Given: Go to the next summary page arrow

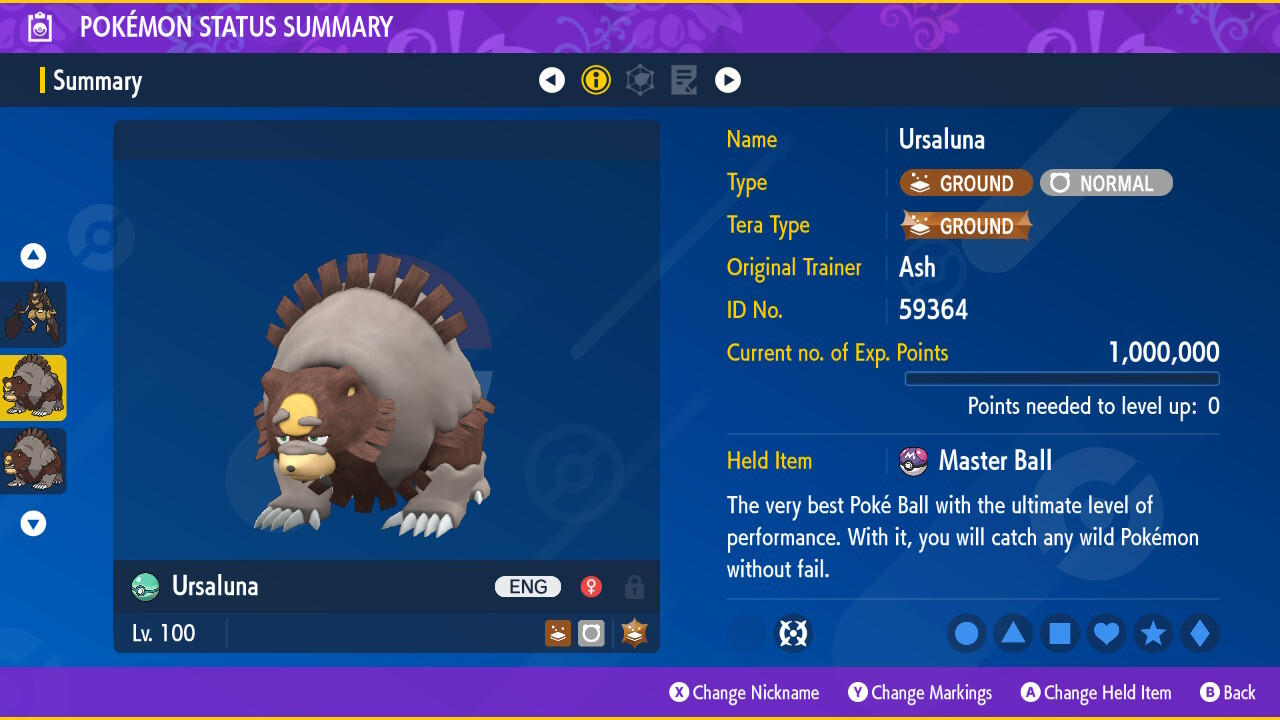Looking at the screenshot, I should [x=728, y=80].
